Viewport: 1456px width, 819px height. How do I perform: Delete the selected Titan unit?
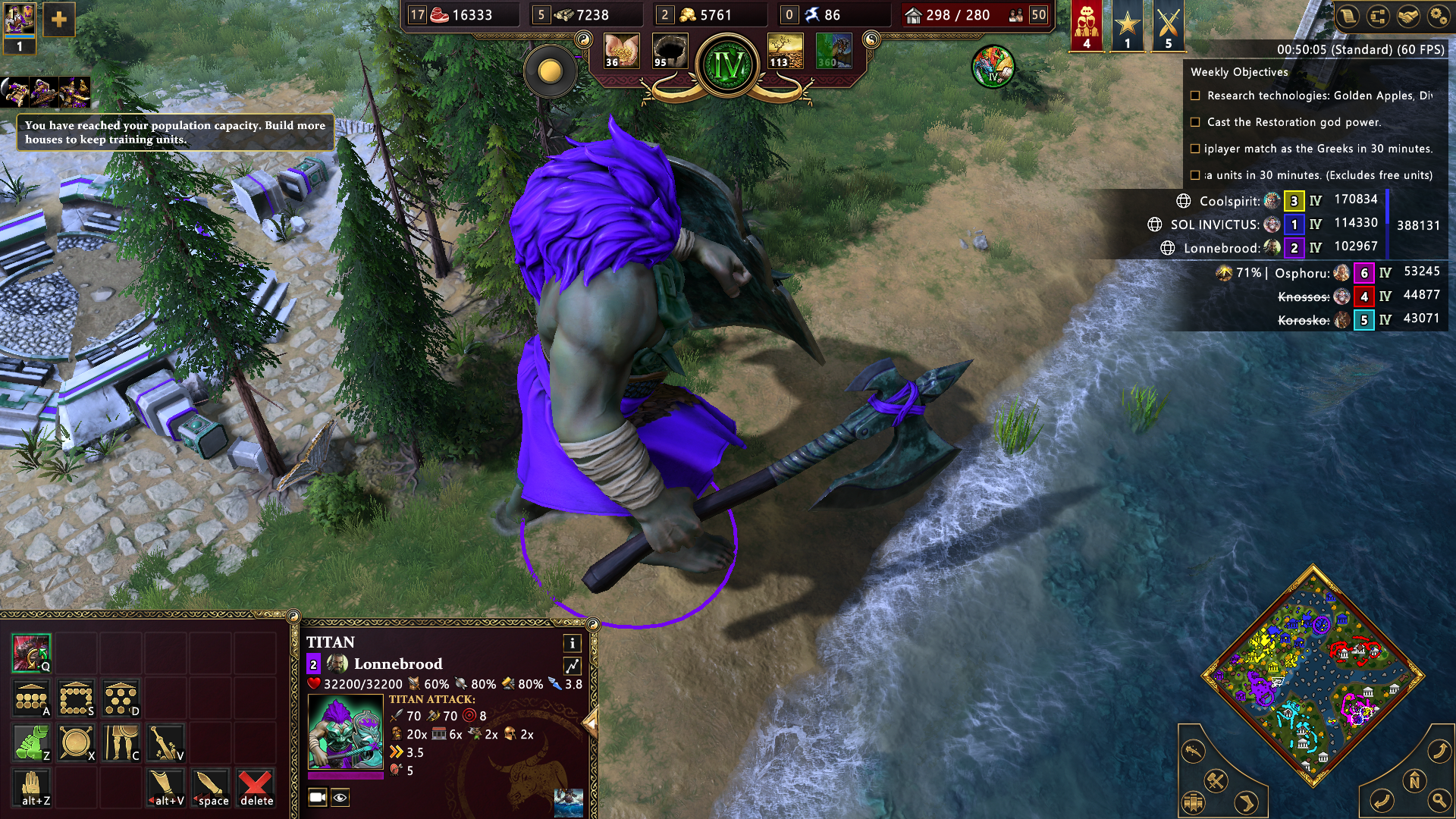(256, 788)
